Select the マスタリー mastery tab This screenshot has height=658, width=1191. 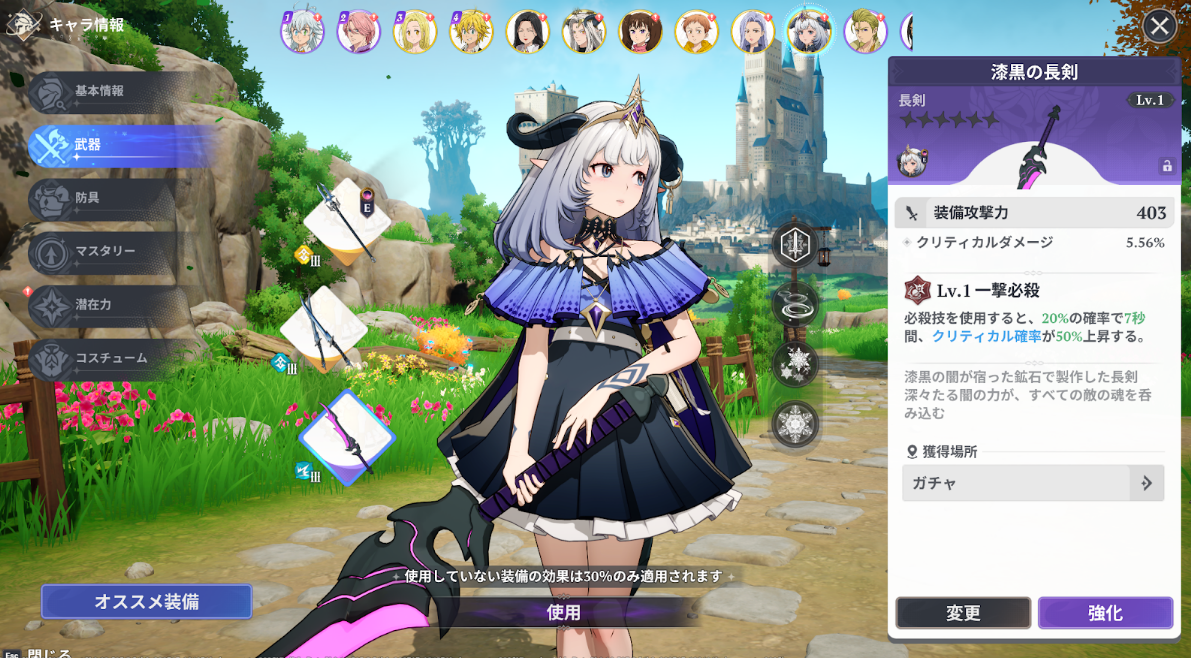(x=100, y=251)
